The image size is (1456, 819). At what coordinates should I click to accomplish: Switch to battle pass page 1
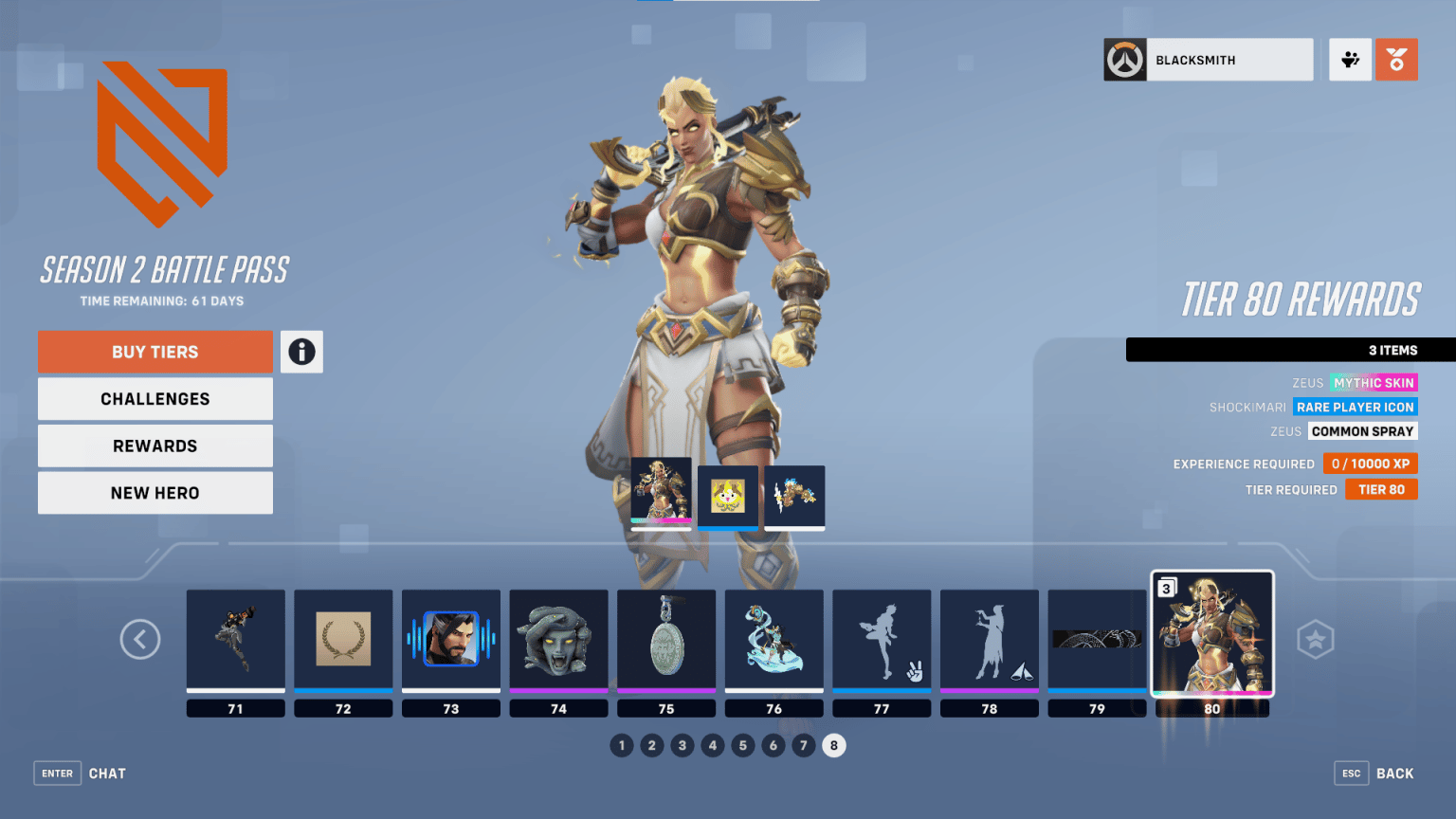click(x=622, y=745)
